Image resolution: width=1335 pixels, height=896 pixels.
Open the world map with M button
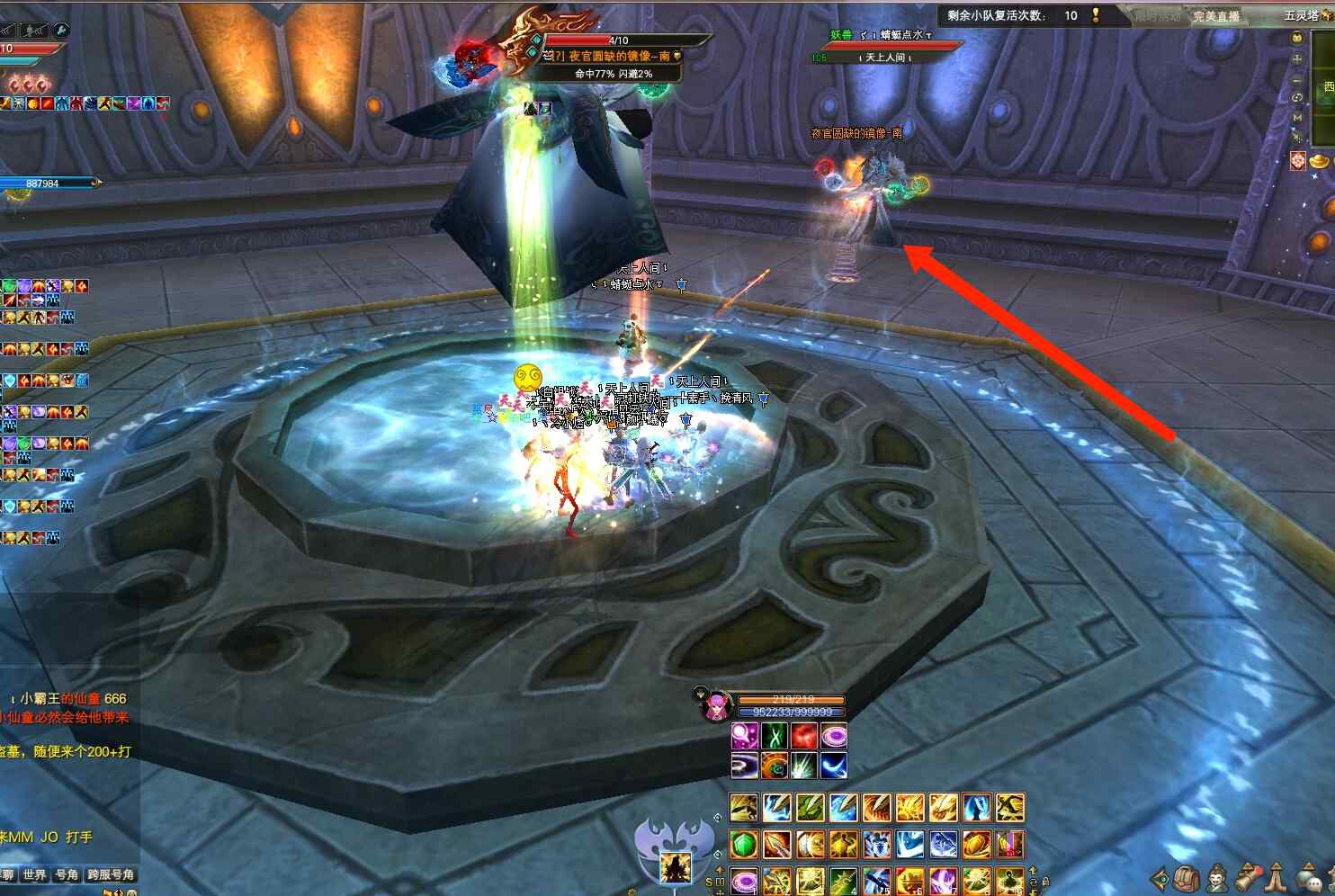[1297, 117]
